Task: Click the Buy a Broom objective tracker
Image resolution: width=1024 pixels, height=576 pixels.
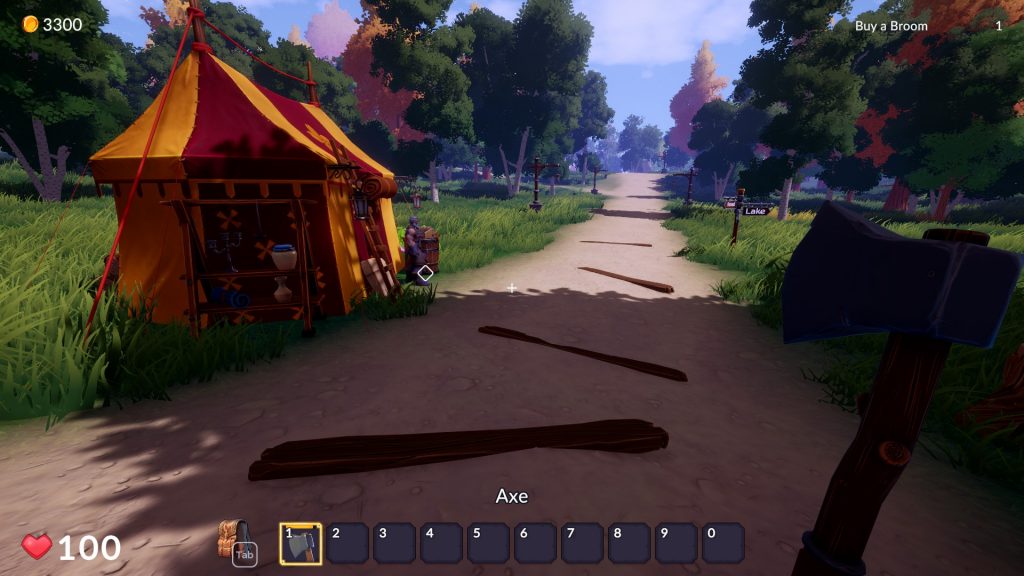Action: [x=891, y=26]
